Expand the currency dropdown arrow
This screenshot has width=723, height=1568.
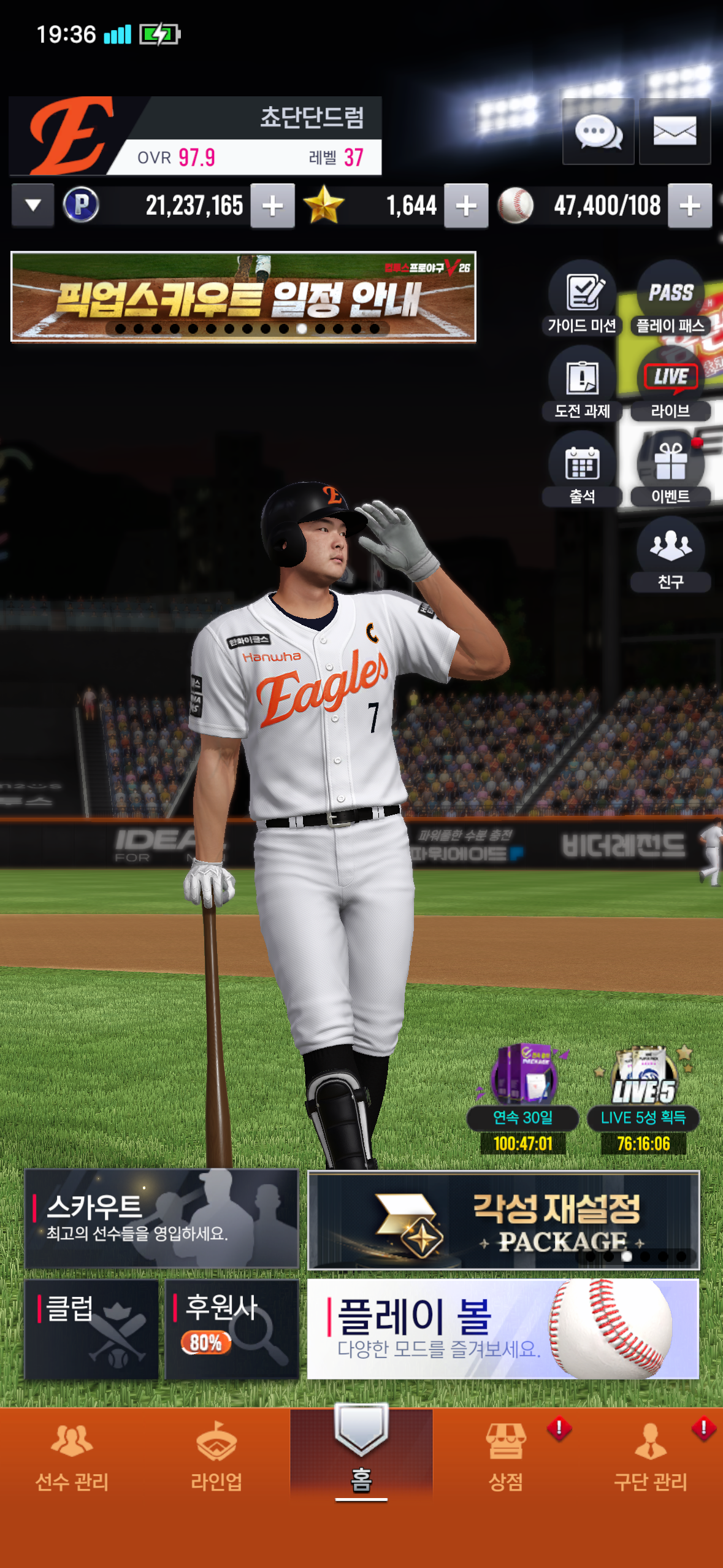coord(33,206)
